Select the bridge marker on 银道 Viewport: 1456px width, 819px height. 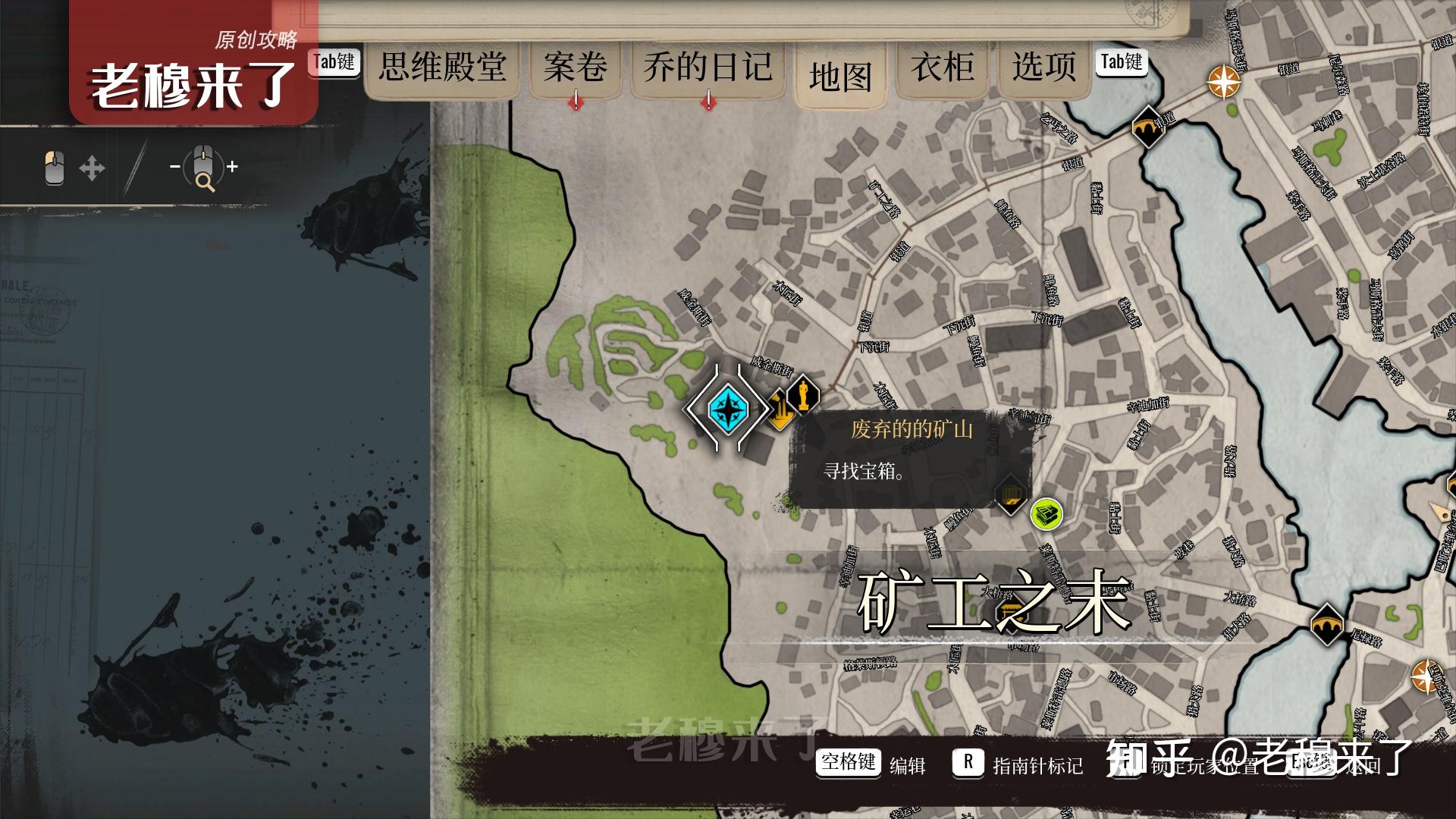point(1148,127)
